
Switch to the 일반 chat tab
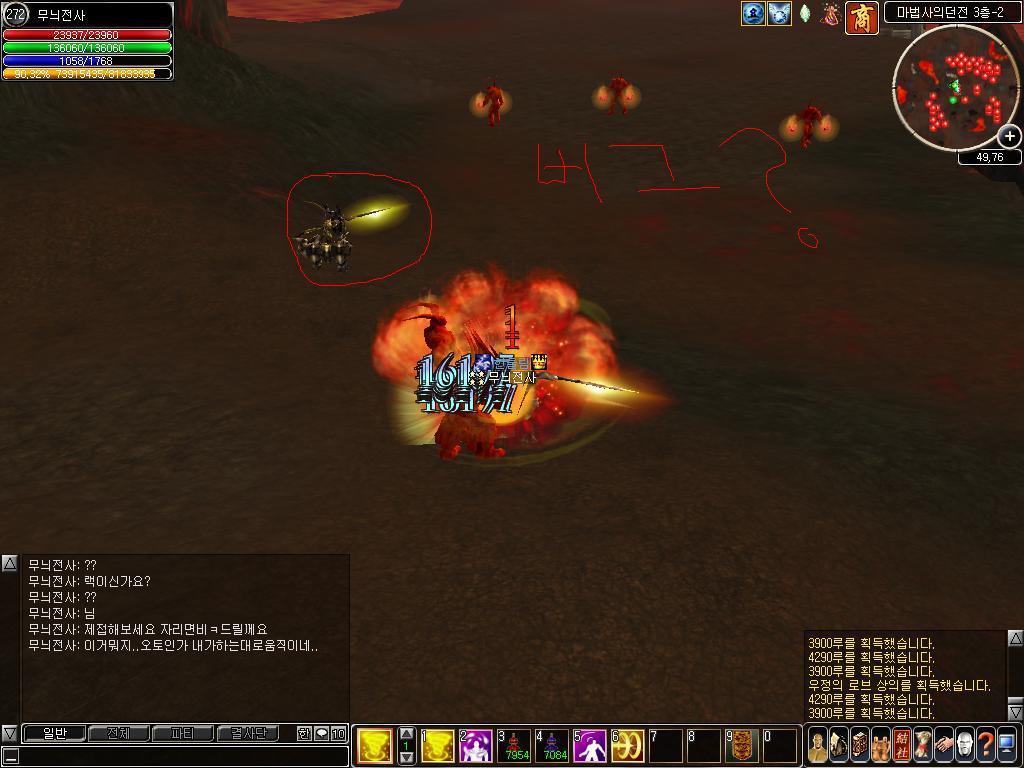(54, 733)
